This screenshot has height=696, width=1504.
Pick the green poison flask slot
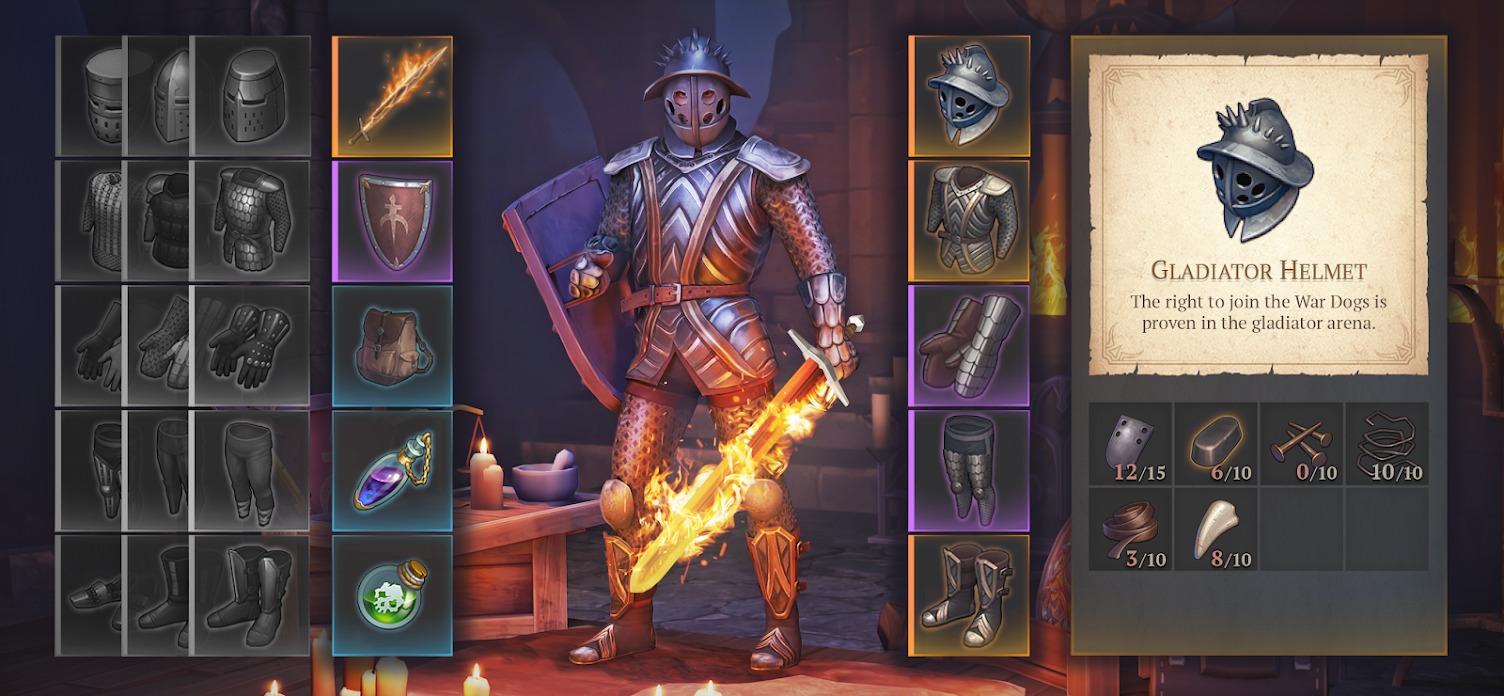pos(392,595)
